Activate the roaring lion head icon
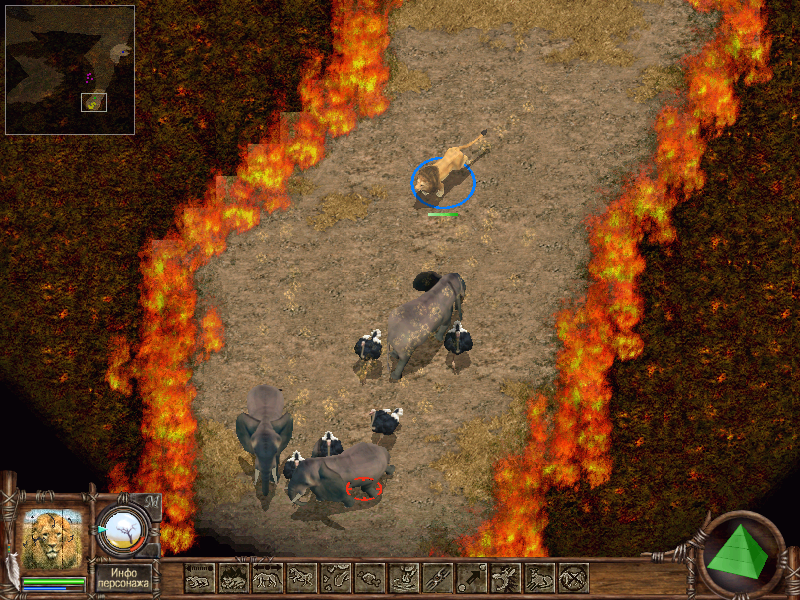This screenshot has width=800, height=600. (506, 578)
